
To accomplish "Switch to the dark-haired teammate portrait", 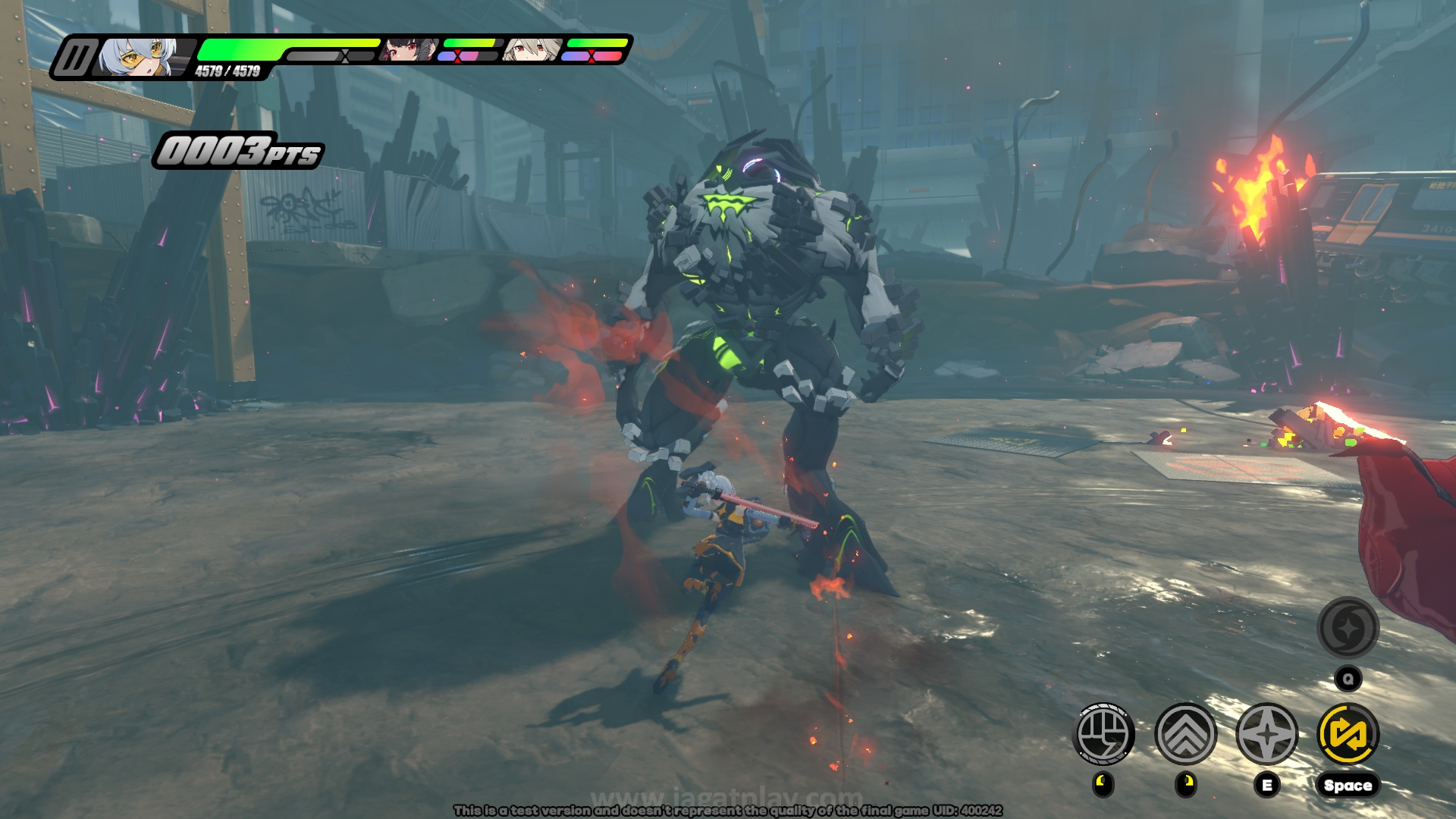I will (409, 50).
